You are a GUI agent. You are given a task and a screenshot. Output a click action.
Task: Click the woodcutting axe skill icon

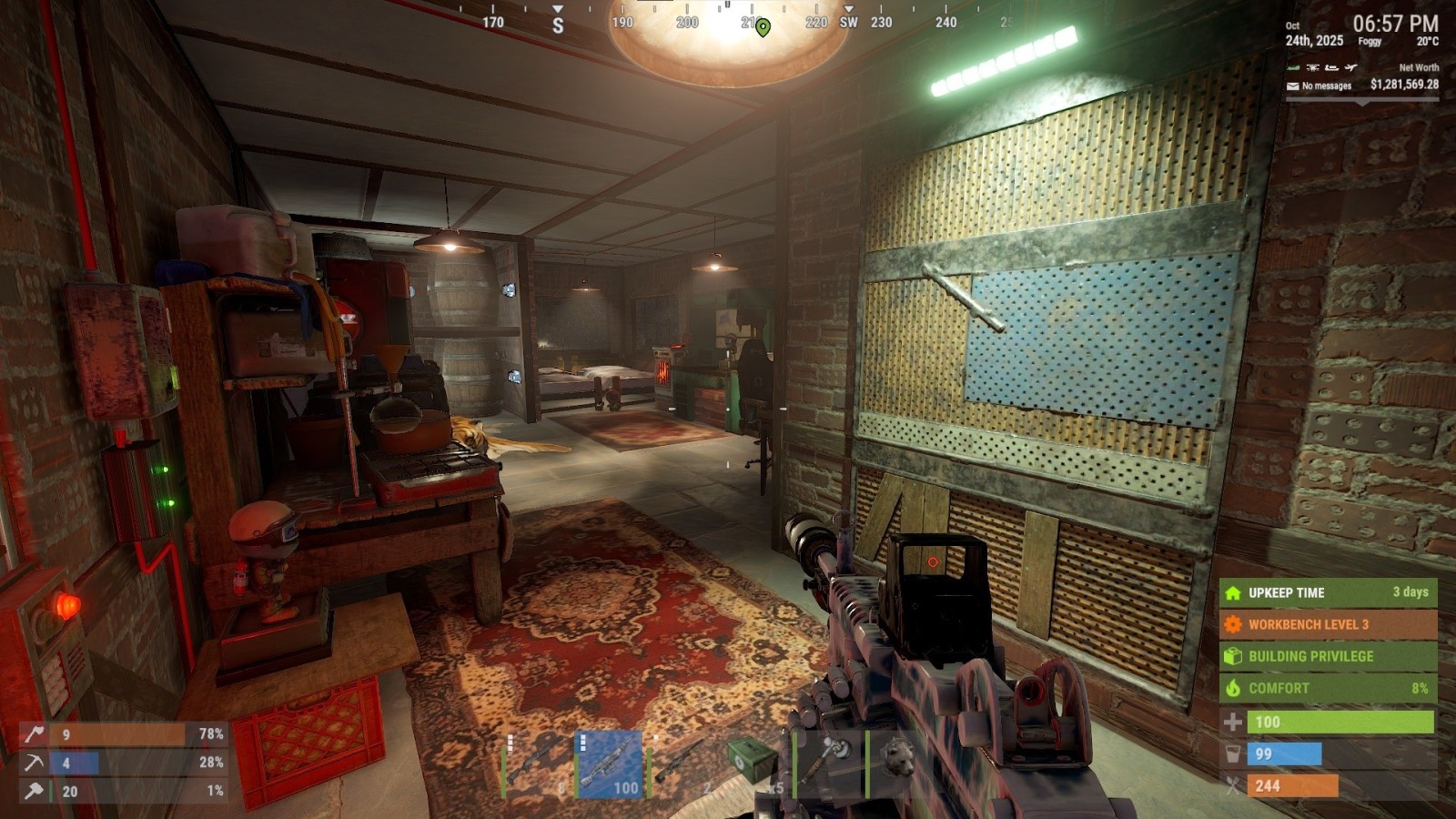34,733
